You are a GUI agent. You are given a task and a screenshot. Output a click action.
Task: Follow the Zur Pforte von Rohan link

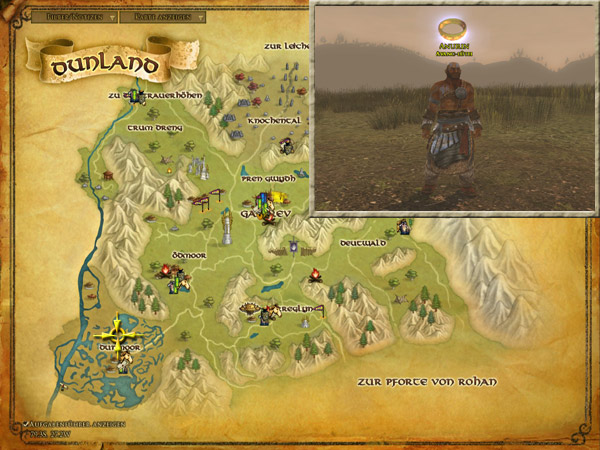(x=430, y=382)
